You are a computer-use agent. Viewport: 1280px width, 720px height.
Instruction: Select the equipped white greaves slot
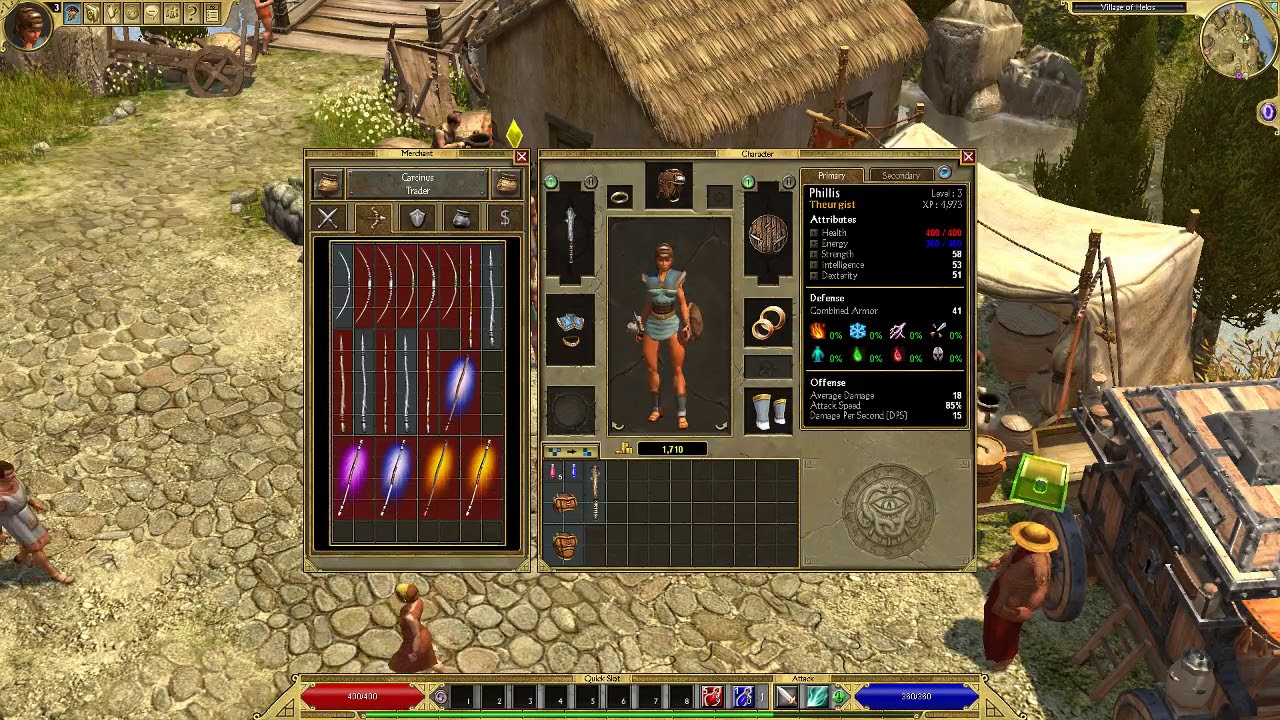click(x=768, y=410)
